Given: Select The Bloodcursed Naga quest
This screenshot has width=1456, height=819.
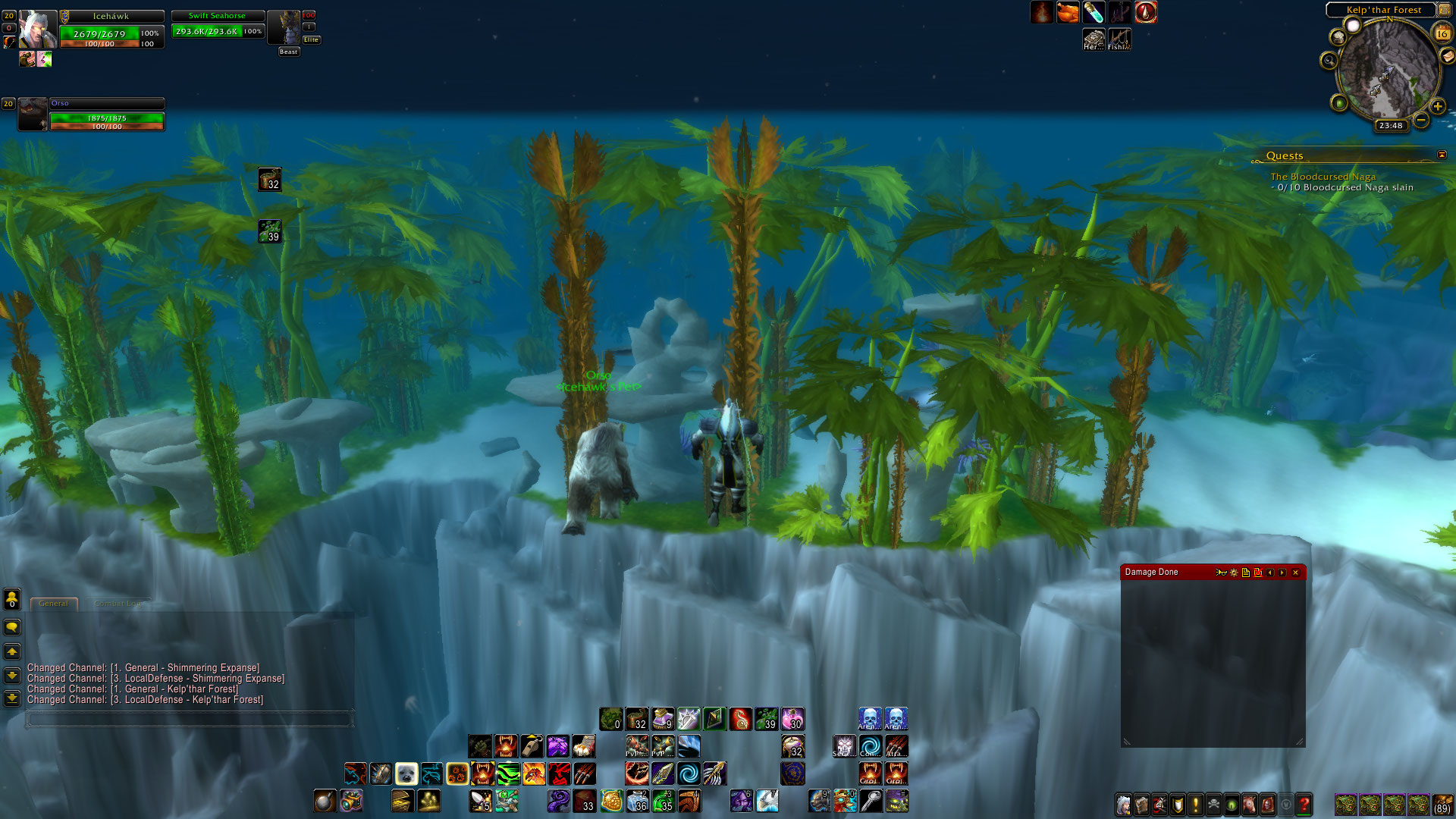Looking at the screenshot, I should tap(1323, 177).
